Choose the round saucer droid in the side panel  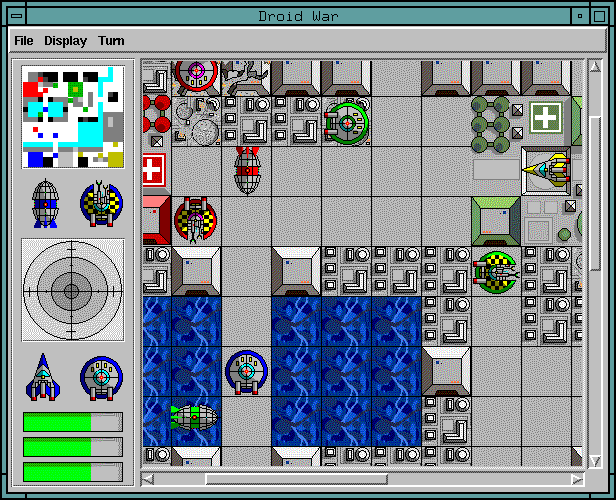click(x=101, y=378)
